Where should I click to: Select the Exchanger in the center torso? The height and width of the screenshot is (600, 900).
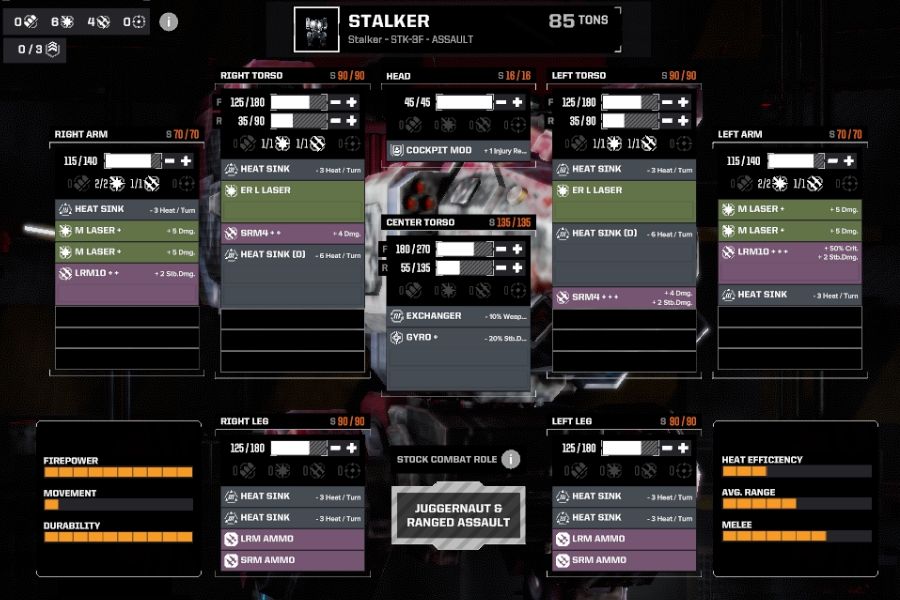458,316
